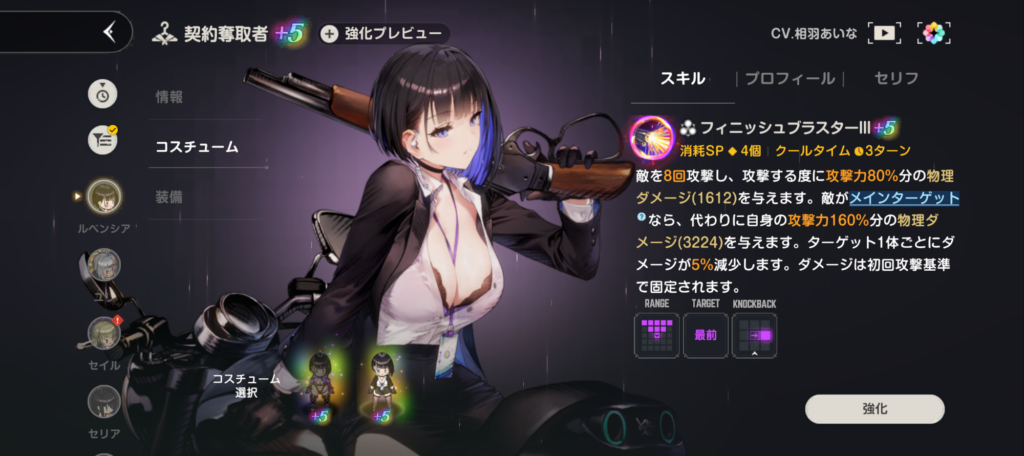Open the list filter icon with checkmark
Image resolution: width=1024 pixels, height=456 pixels.
click(x=103, y=139)
